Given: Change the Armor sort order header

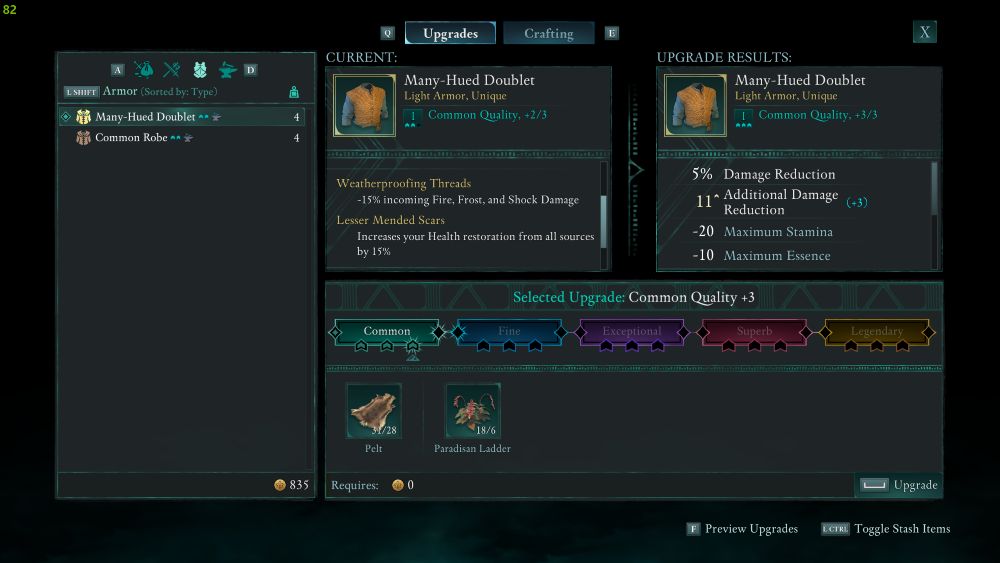Looking at the screenshot, I should 160,92.
